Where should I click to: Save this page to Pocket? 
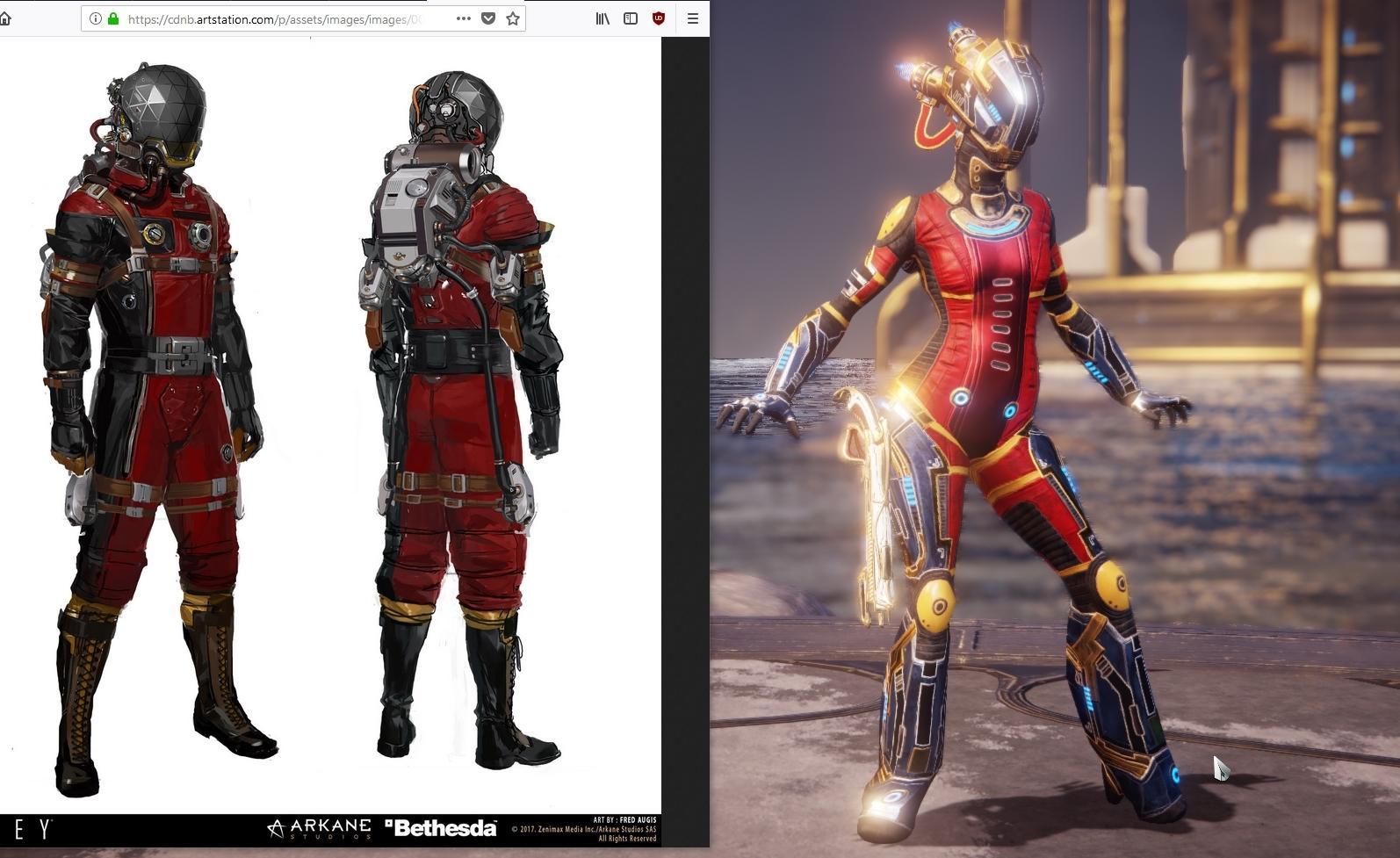[488, 18]
